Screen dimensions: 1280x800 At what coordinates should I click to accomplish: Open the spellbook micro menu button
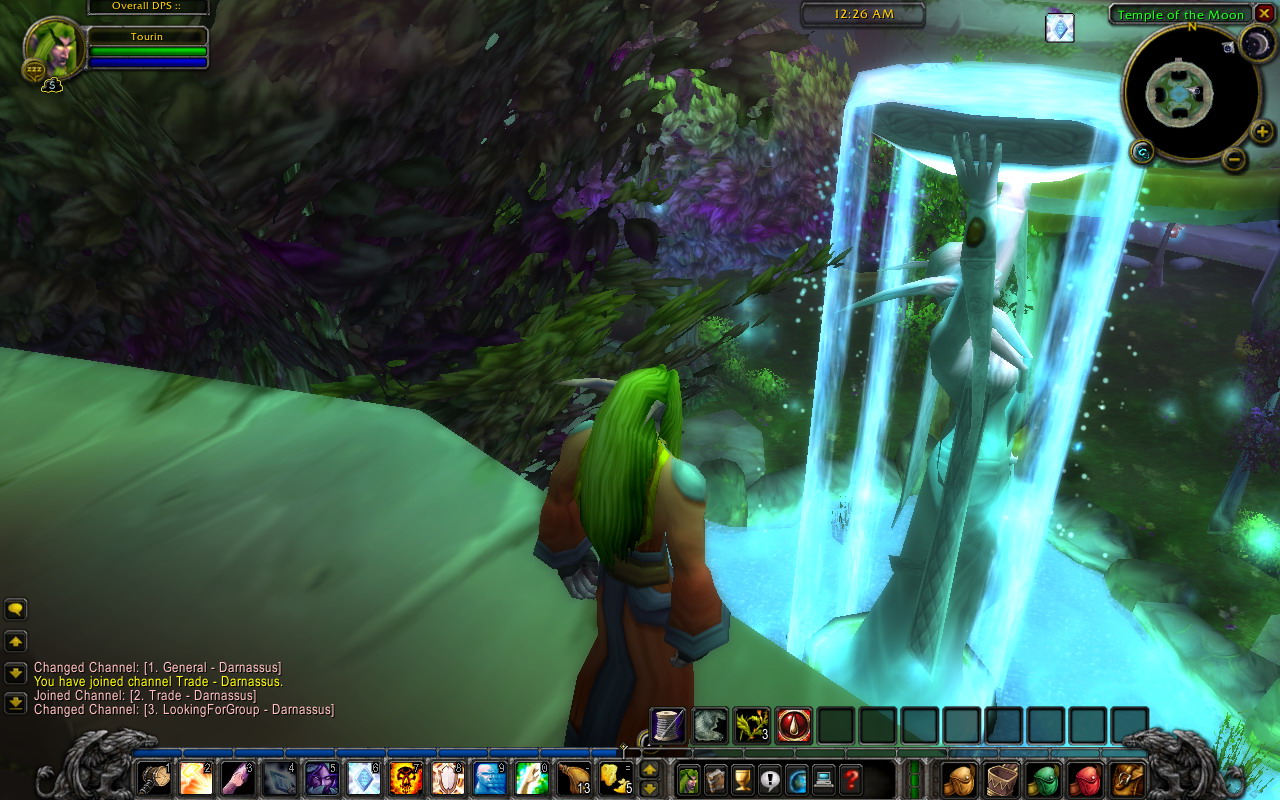715,778
